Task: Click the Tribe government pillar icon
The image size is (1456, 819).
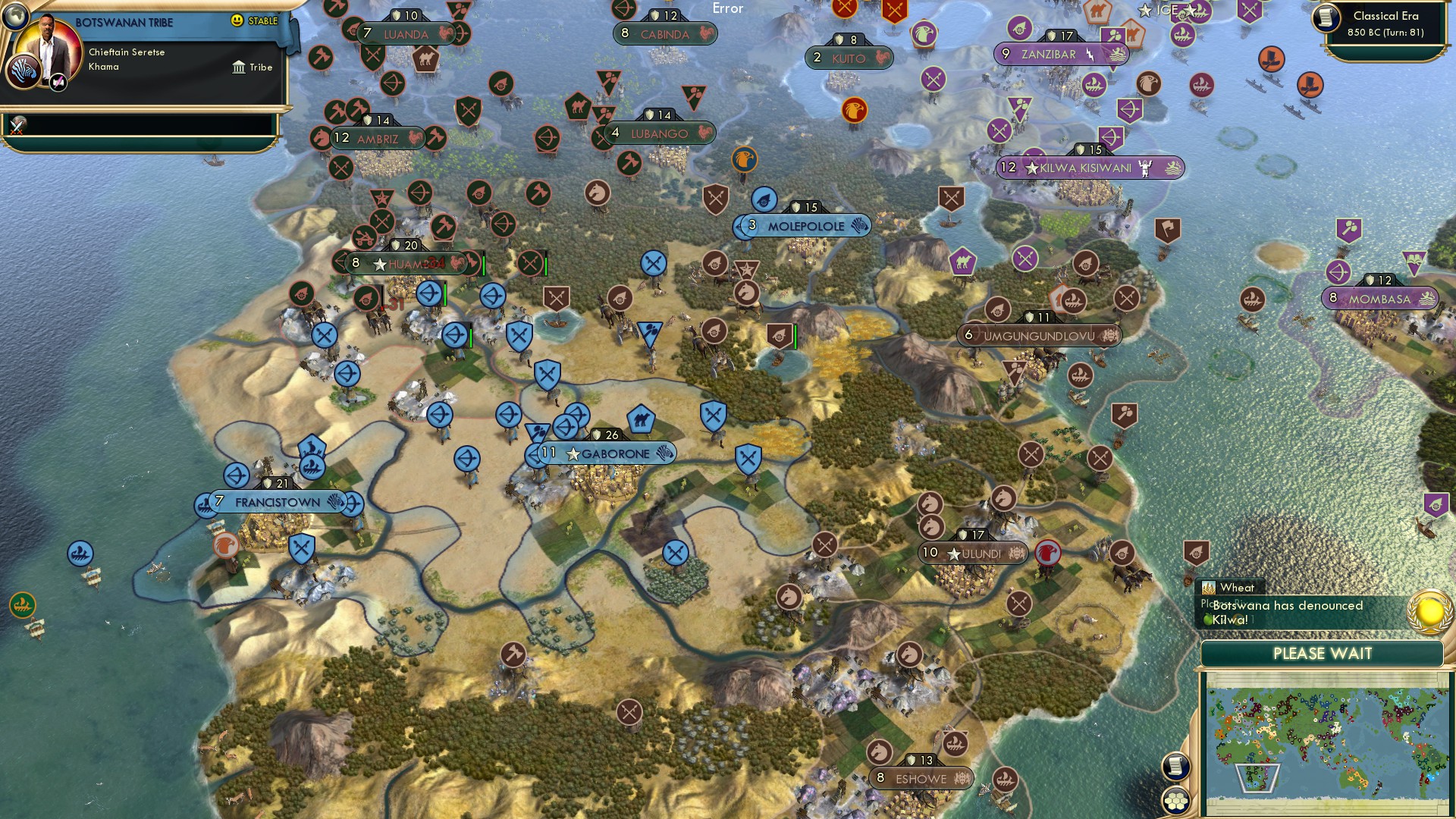Action: tap(240, 67)
